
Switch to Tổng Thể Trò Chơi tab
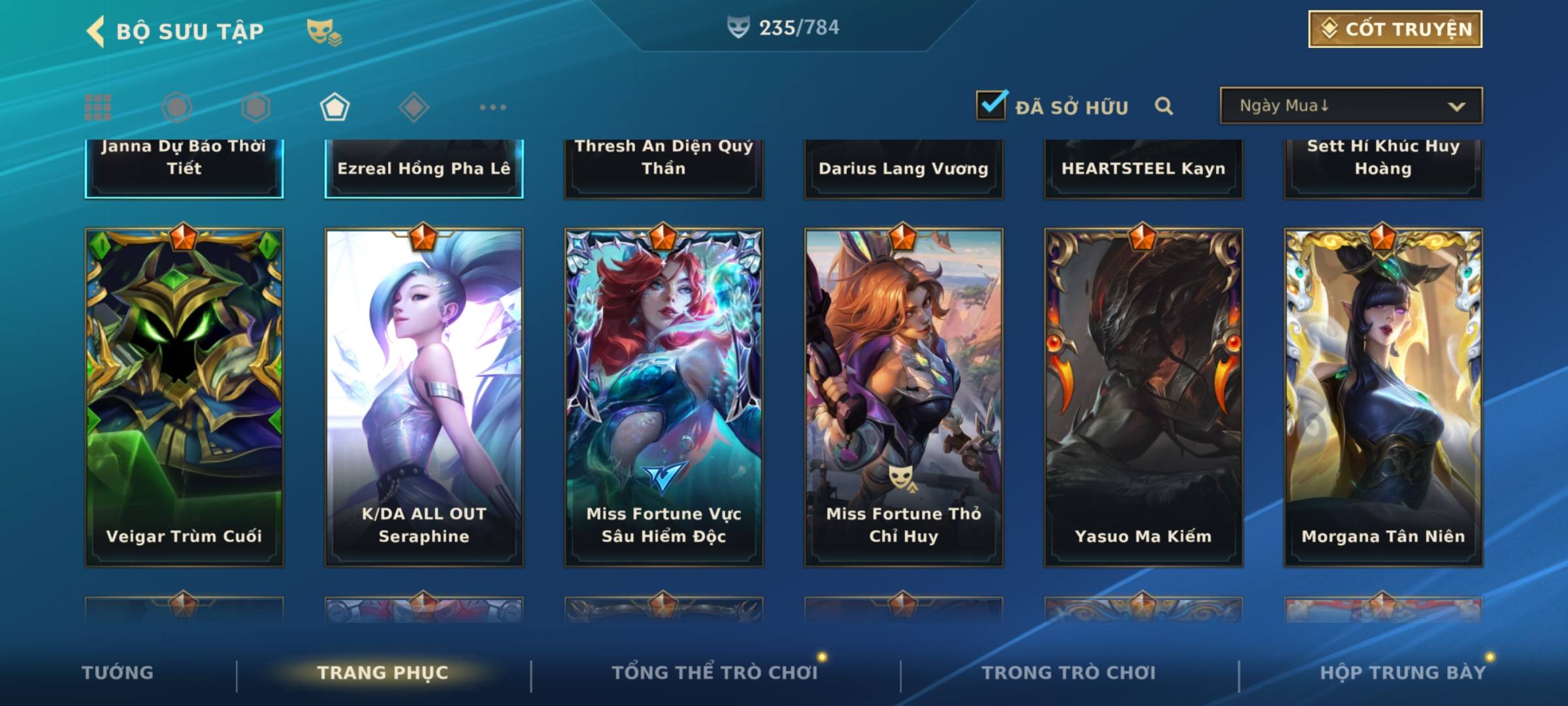(715, 673)
